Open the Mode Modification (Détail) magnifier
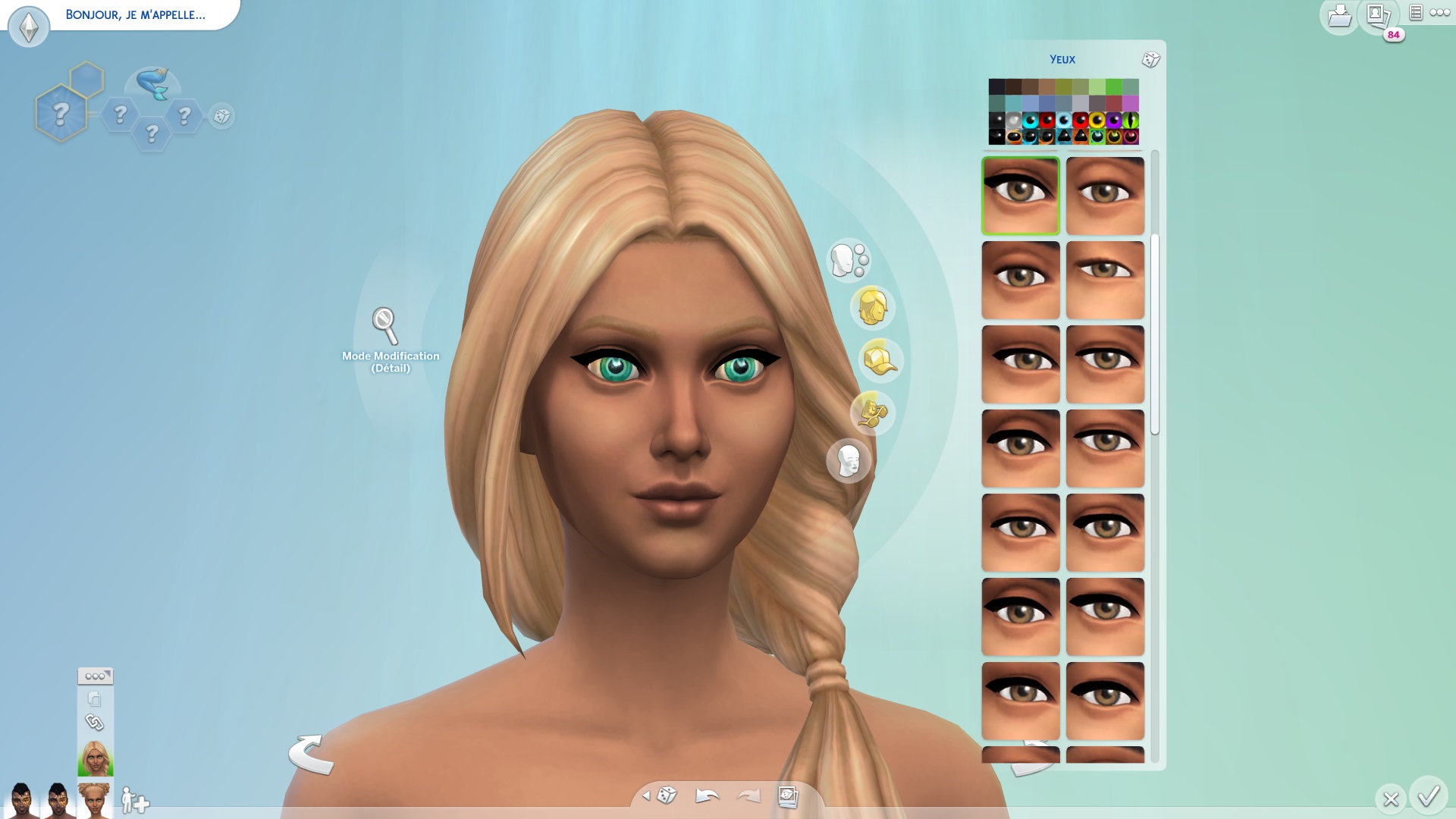The width and height of the screenshot is (1456, 819). 385,325
